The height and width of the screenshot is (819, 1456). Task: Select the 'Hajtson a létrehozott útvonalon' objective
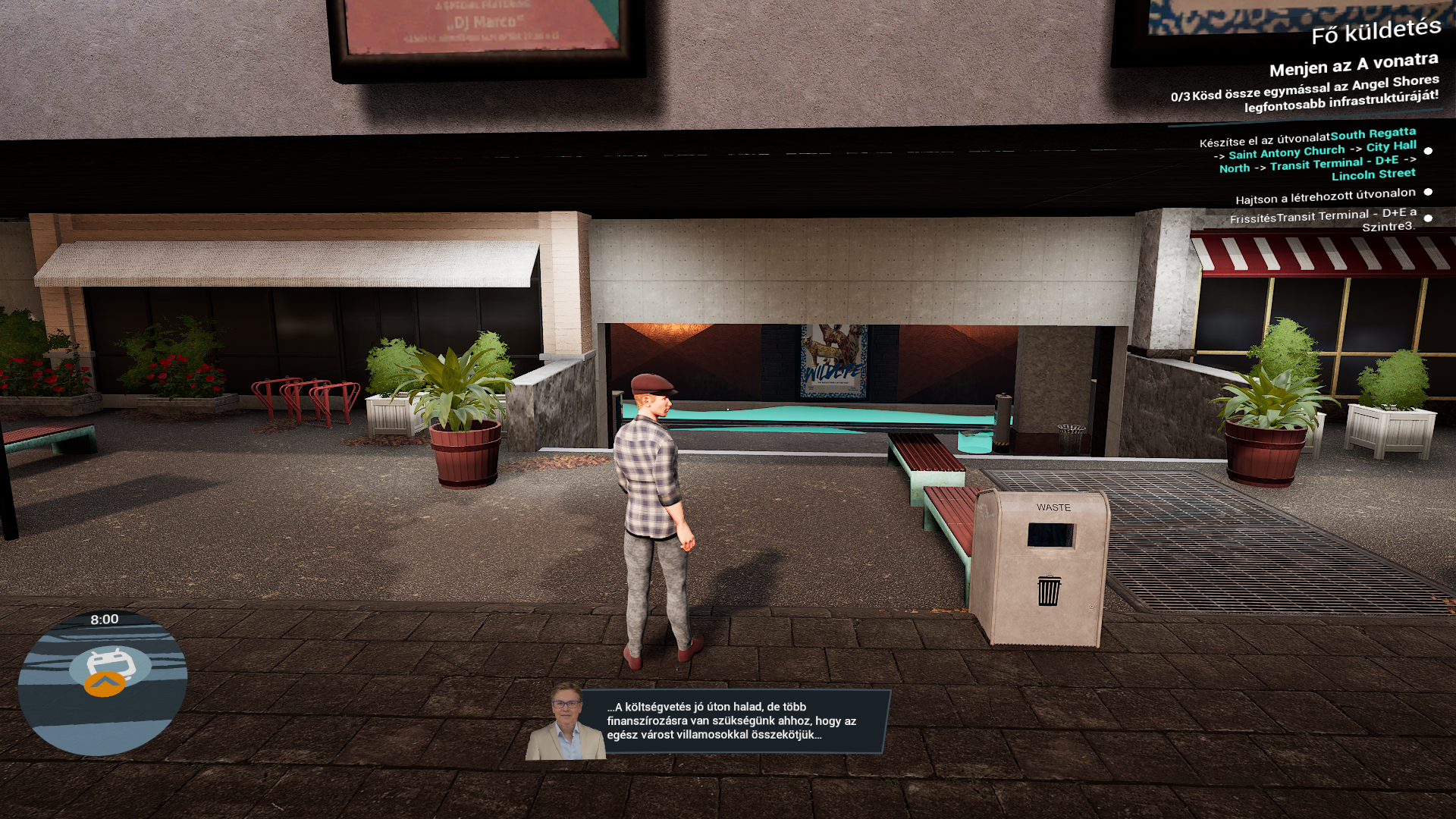1325,197
